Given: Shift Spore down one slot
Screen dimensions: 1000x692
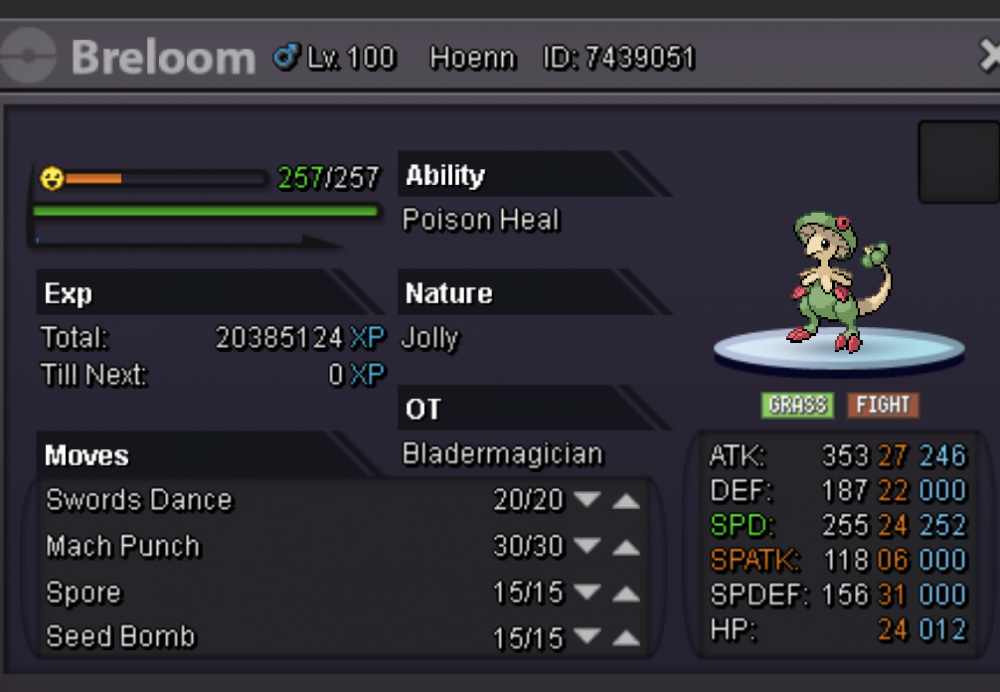Looking at the screenshot, I should 586,593.
